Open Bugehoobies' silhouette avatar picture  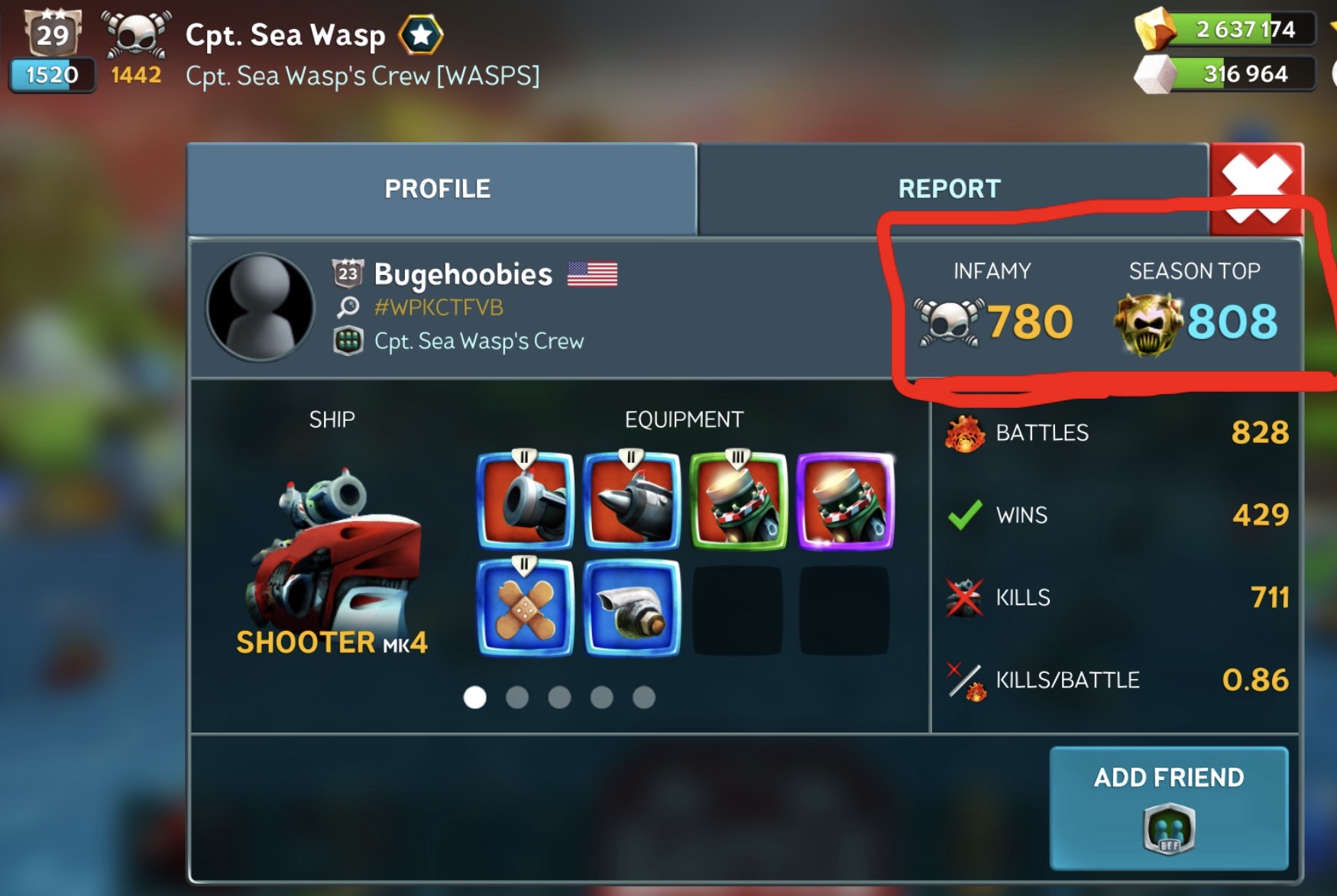pyautogui.click(x=261, y=307)
